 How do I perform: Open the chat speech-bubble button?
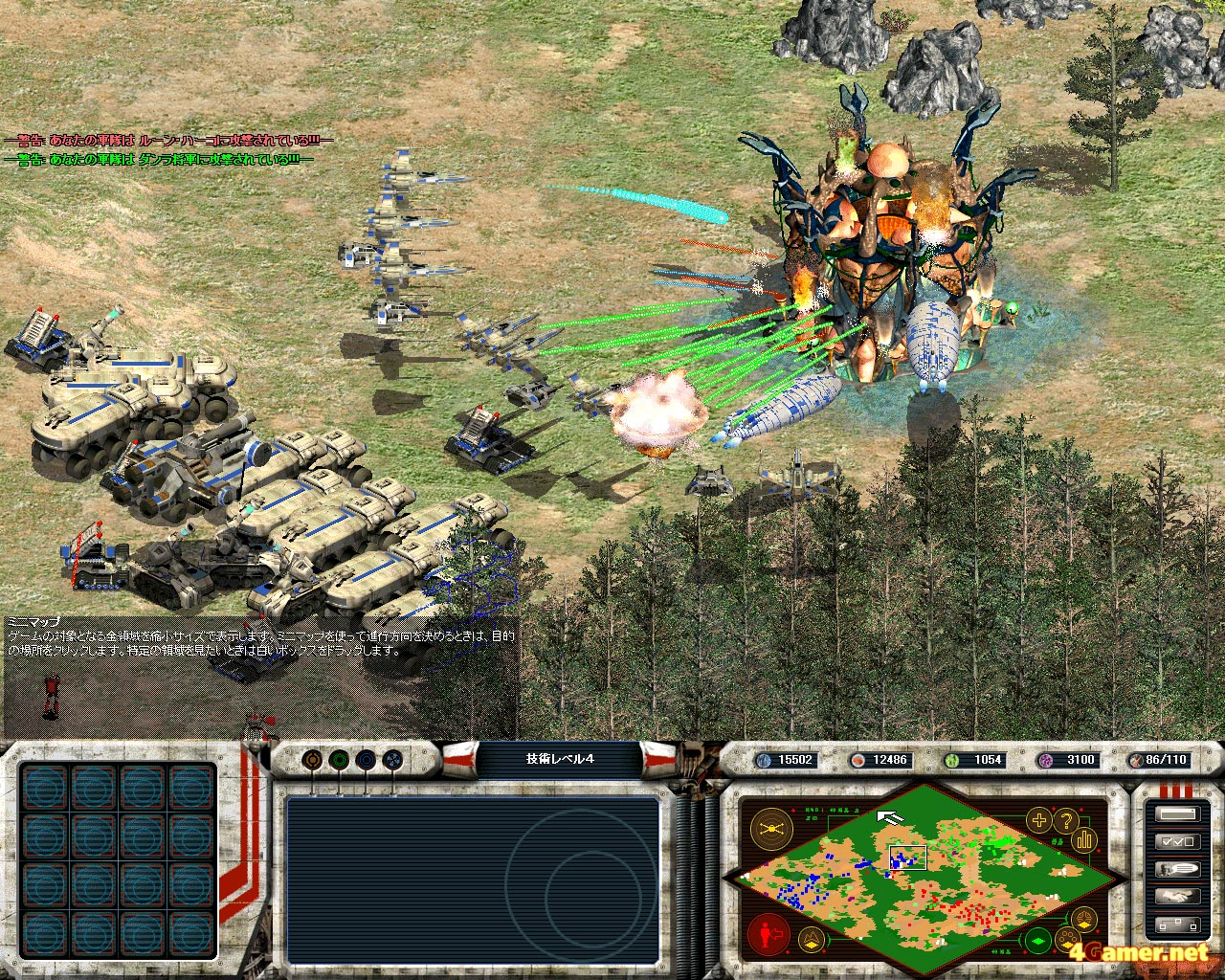click(x=1177, y=870)
